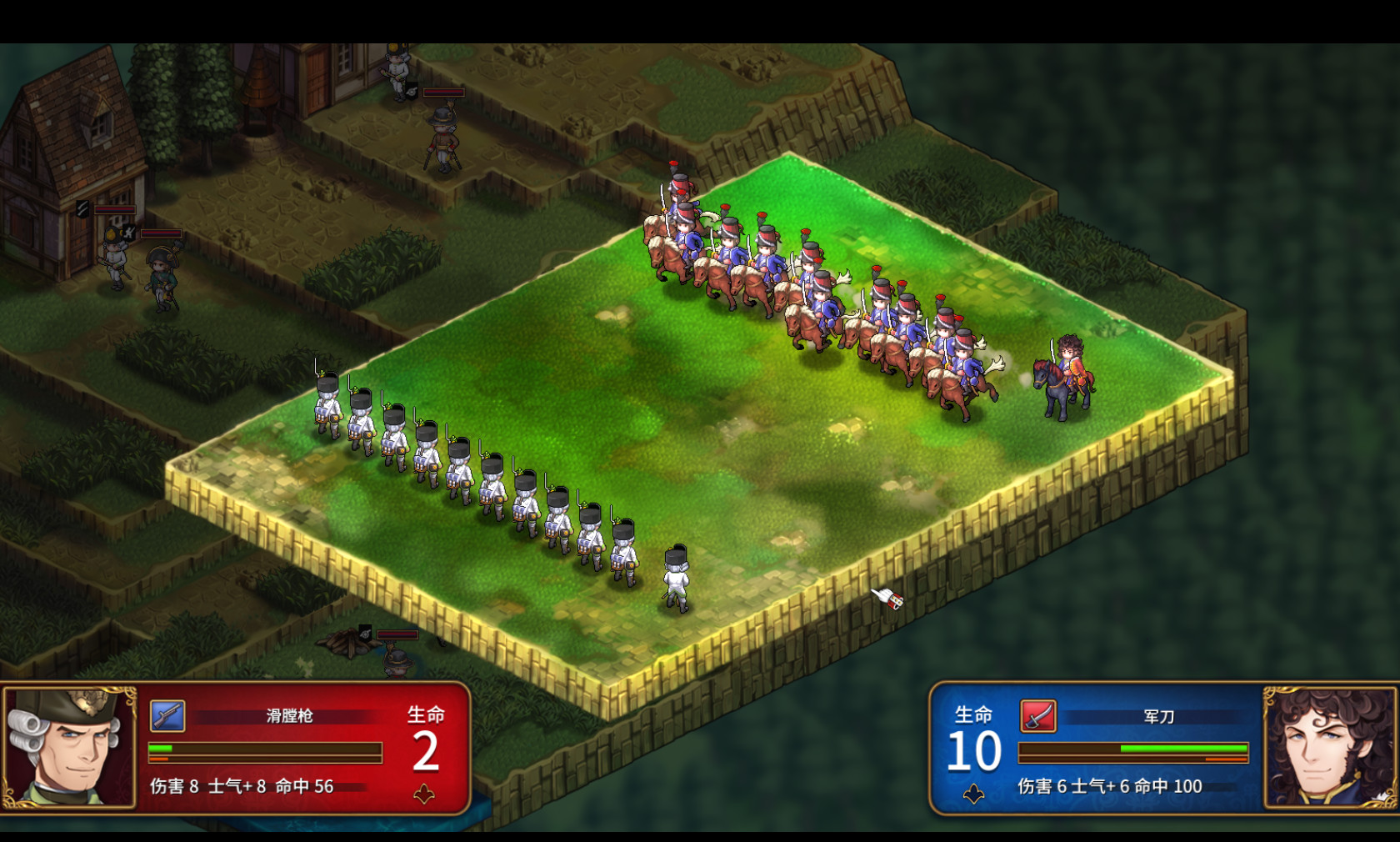Click the 生命 value 10 in the blue panel

pos(975,752)
